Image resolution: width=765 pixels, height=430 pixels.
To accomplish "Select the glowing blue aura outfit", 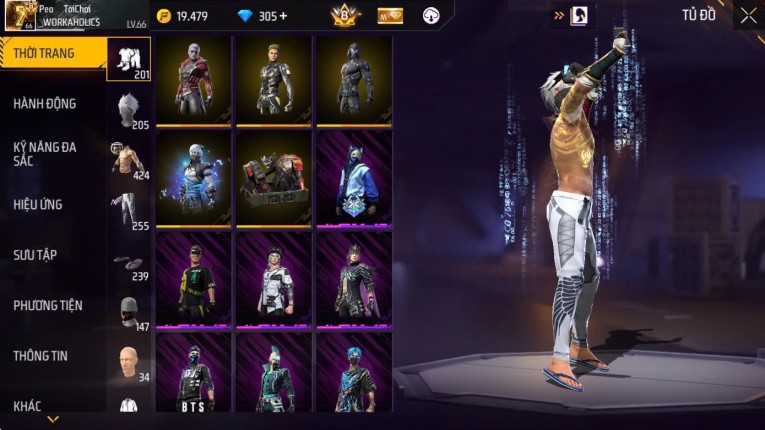I will pos(194,180).
